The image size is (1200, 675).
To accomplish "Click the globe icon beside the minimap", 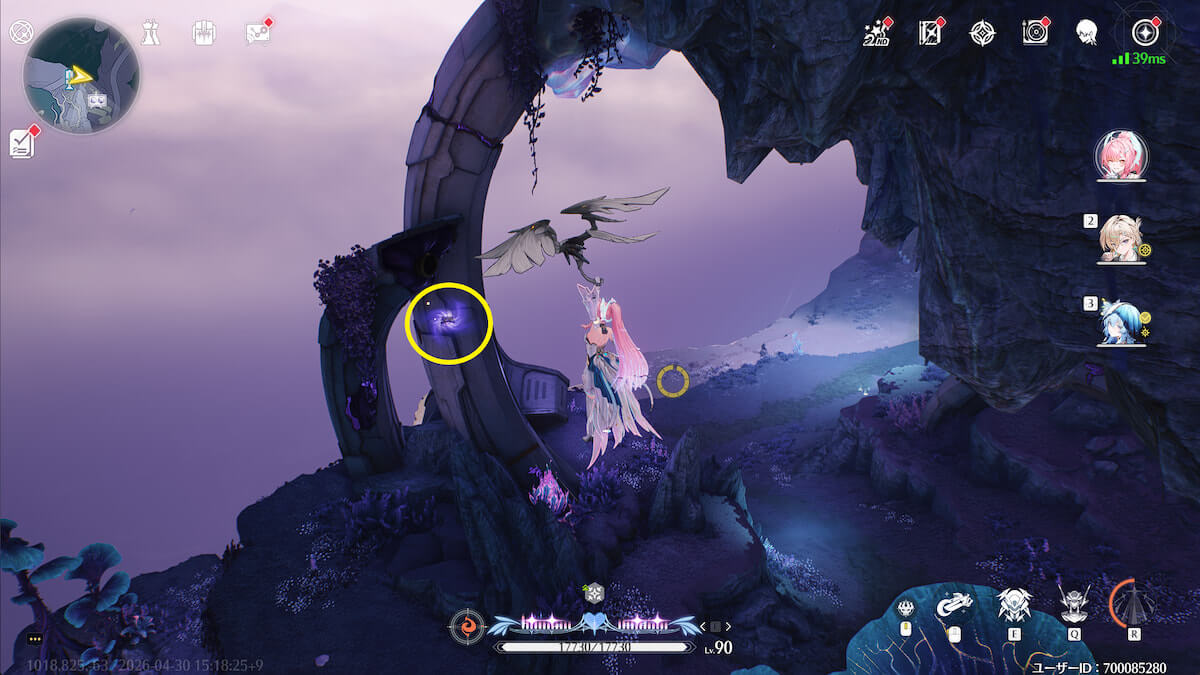I will tap(19, 32).
